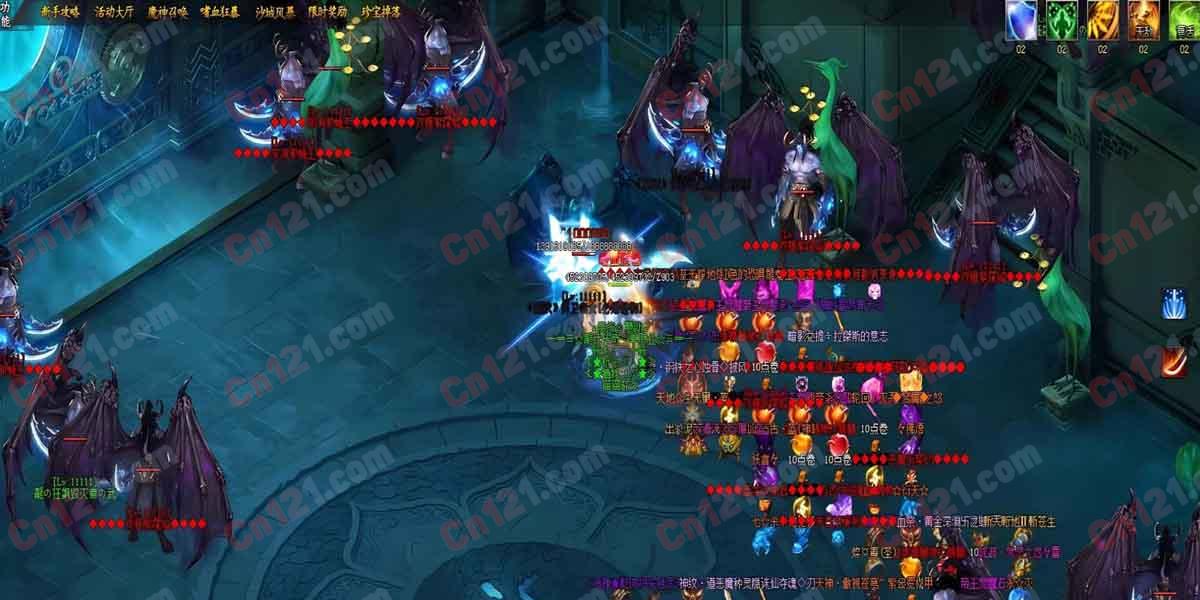
Task: Select the blue shield buff icon
Action: [x=1021, y=20]
